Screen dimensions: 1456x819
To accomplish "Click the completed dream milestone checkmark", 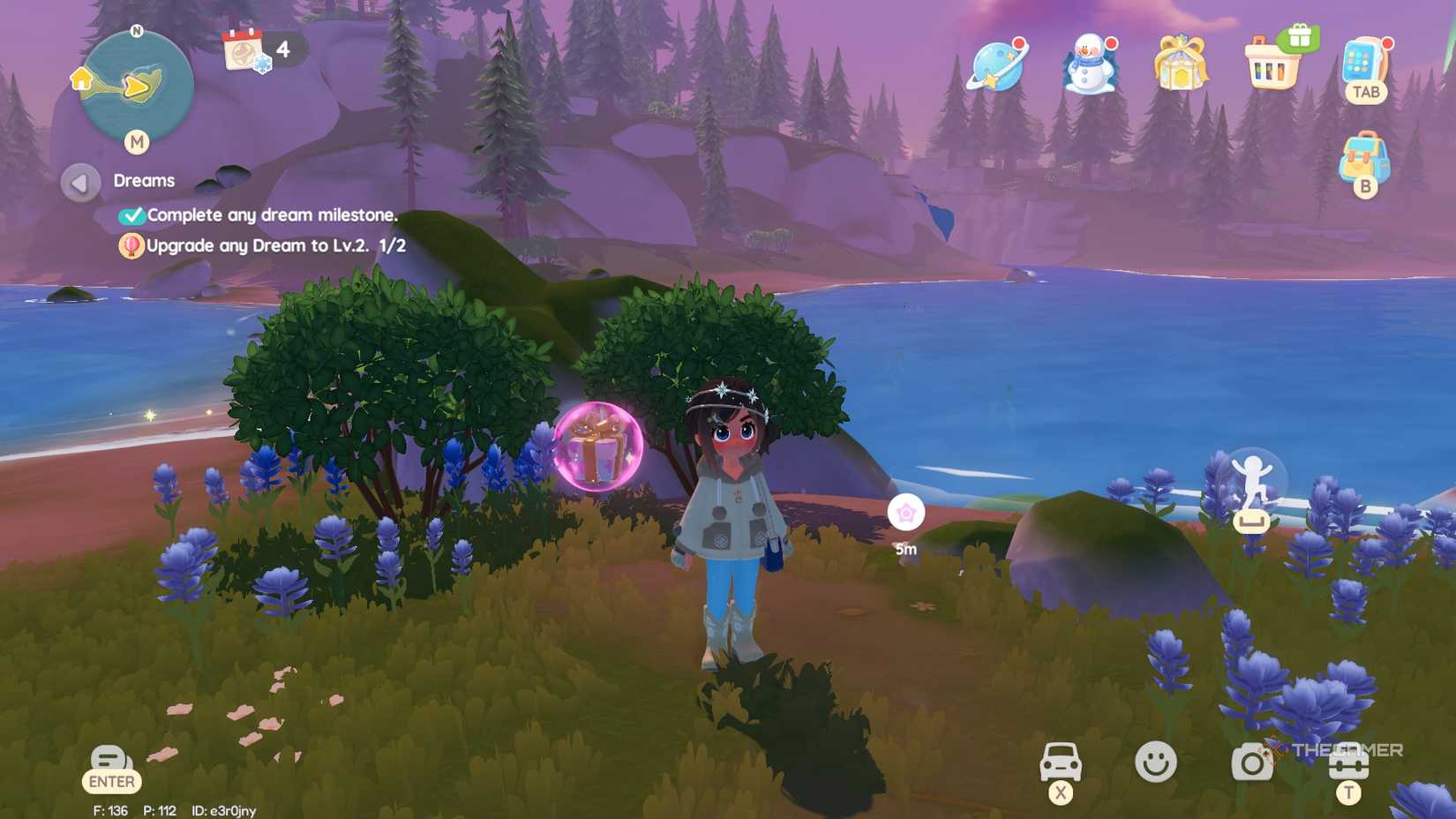I will pyautogui.click(x=134, y=214).
